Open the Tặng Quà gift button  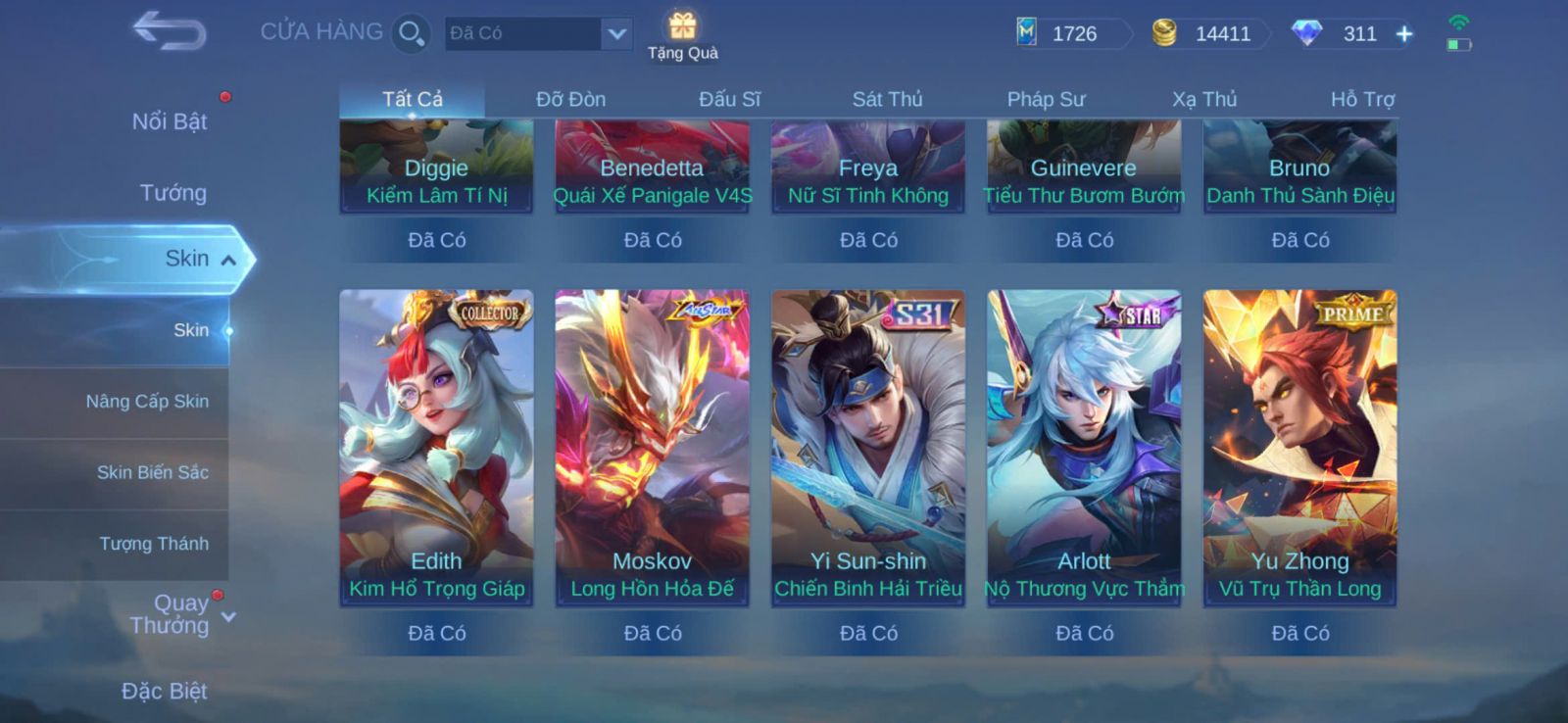[683, 35]
